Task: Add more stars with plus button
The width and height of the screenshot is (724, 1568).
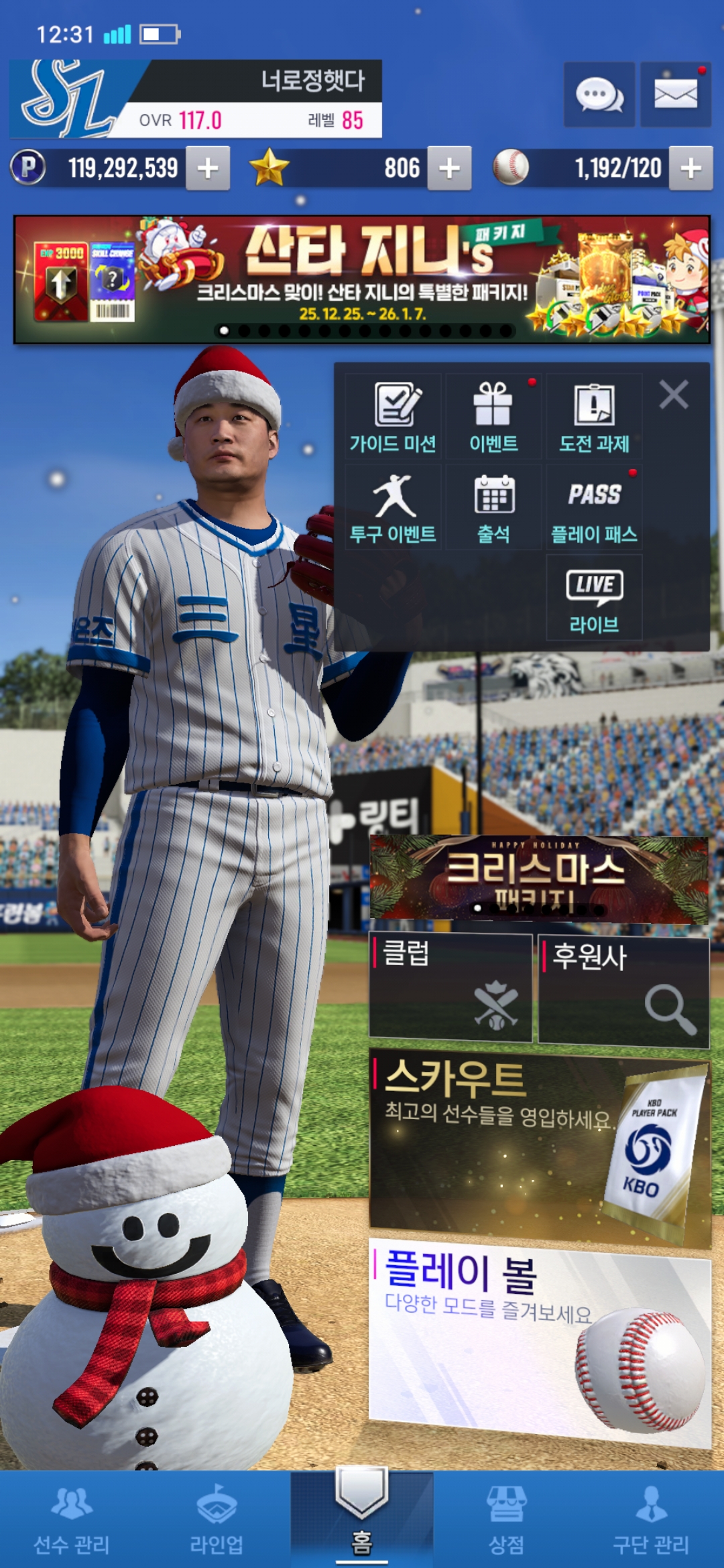Action: 449,168
